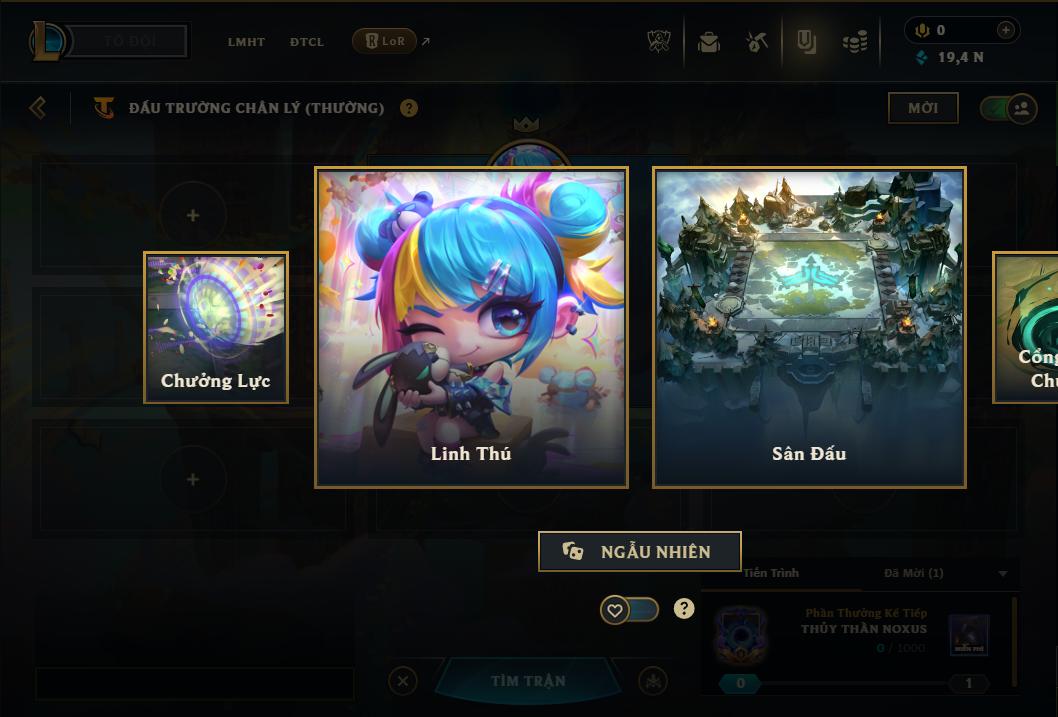
Task: Open the help icon beside the heart toggle
Action: (x=684, y=609)
